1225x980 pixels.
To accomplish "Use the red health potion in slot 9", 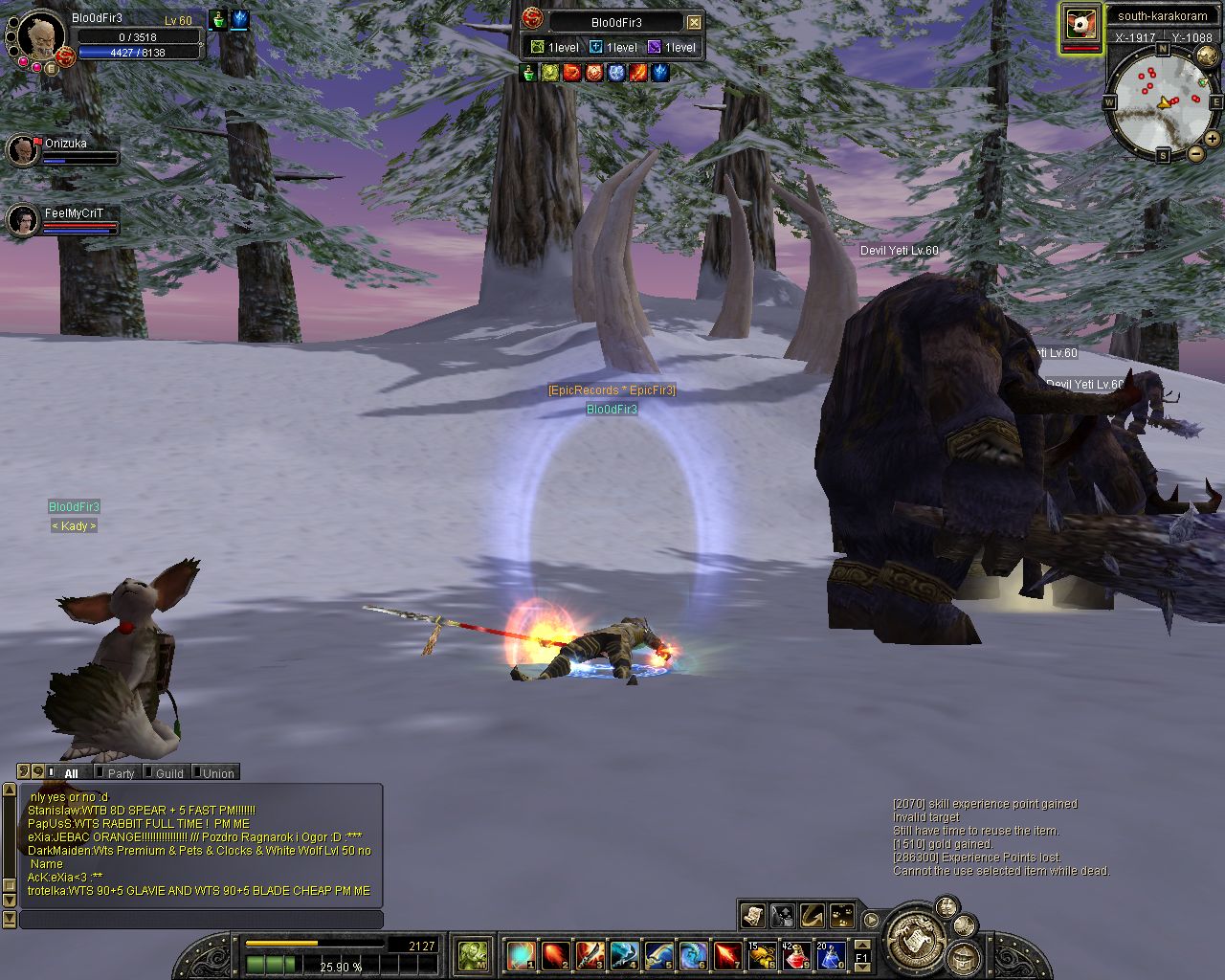I will tap(796, 955).
